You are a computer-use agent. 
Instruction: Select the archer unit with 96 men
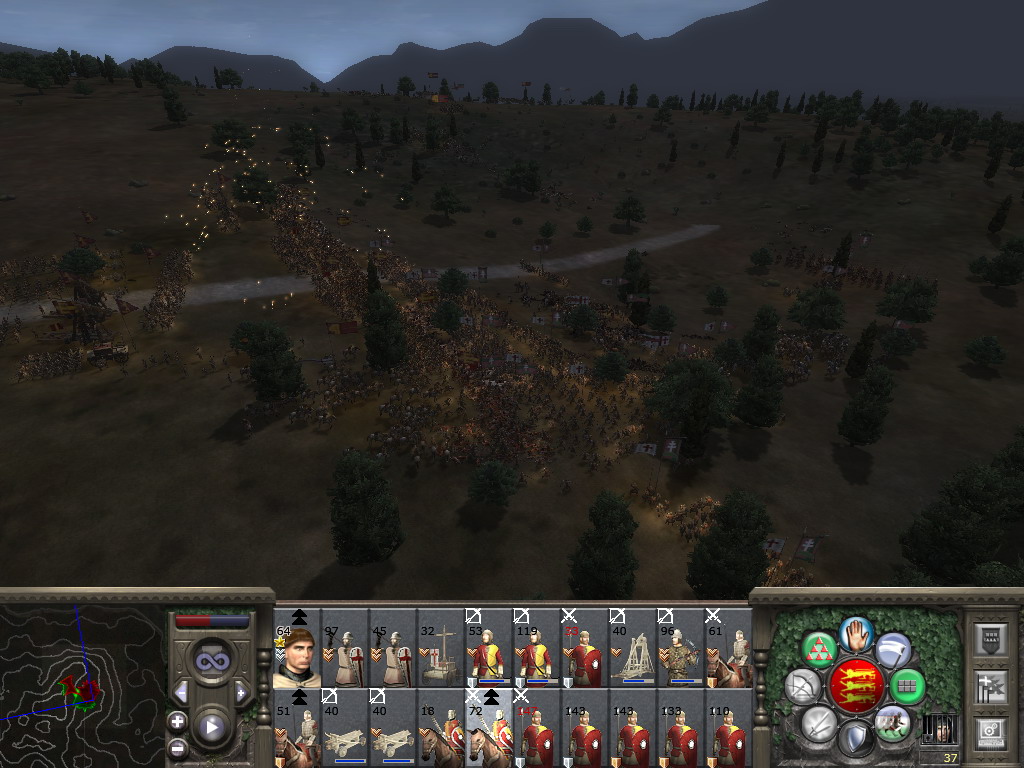pos(681,648)
